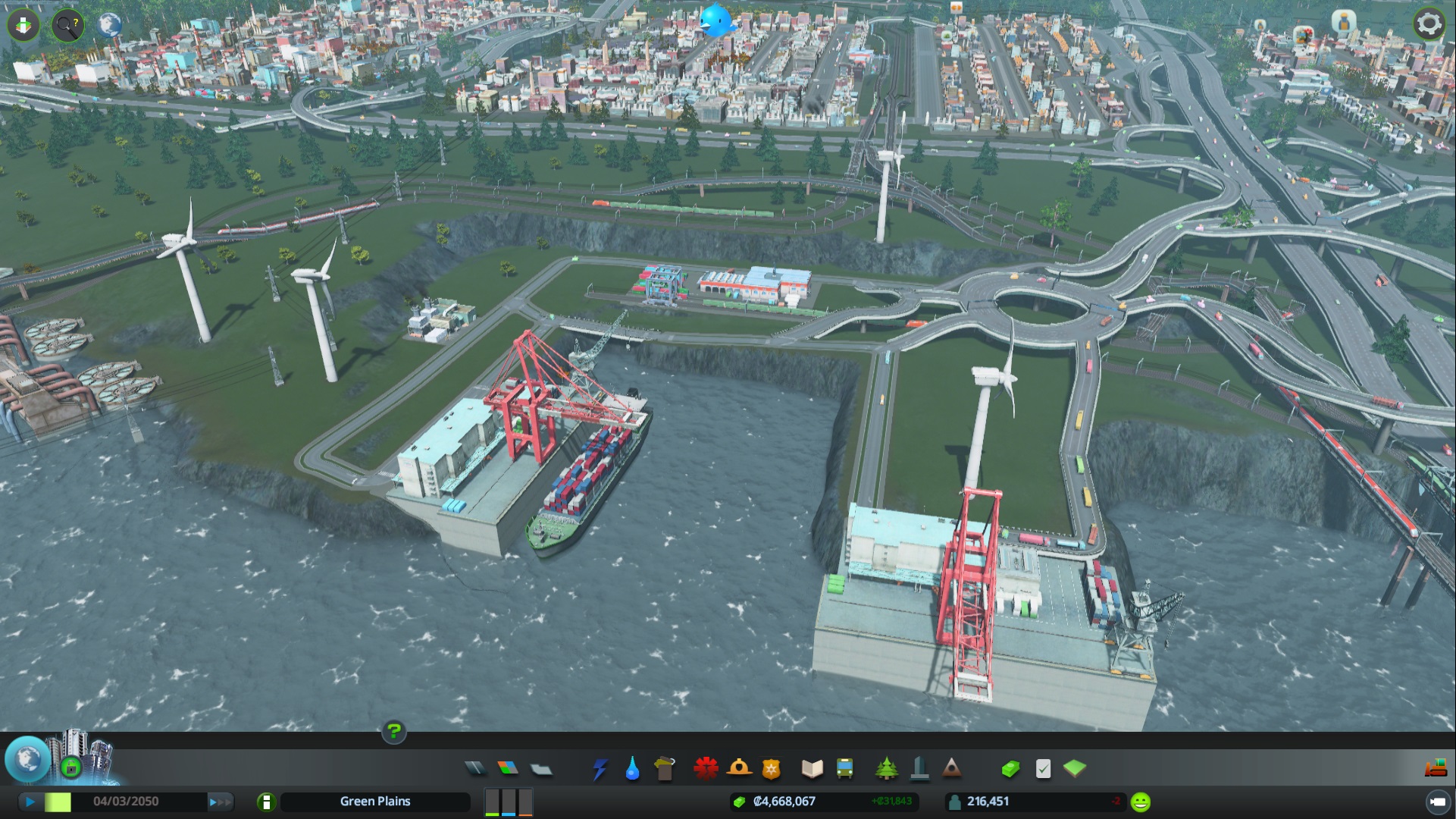
Task: Pause the game simulation
Action: [30, 801]
